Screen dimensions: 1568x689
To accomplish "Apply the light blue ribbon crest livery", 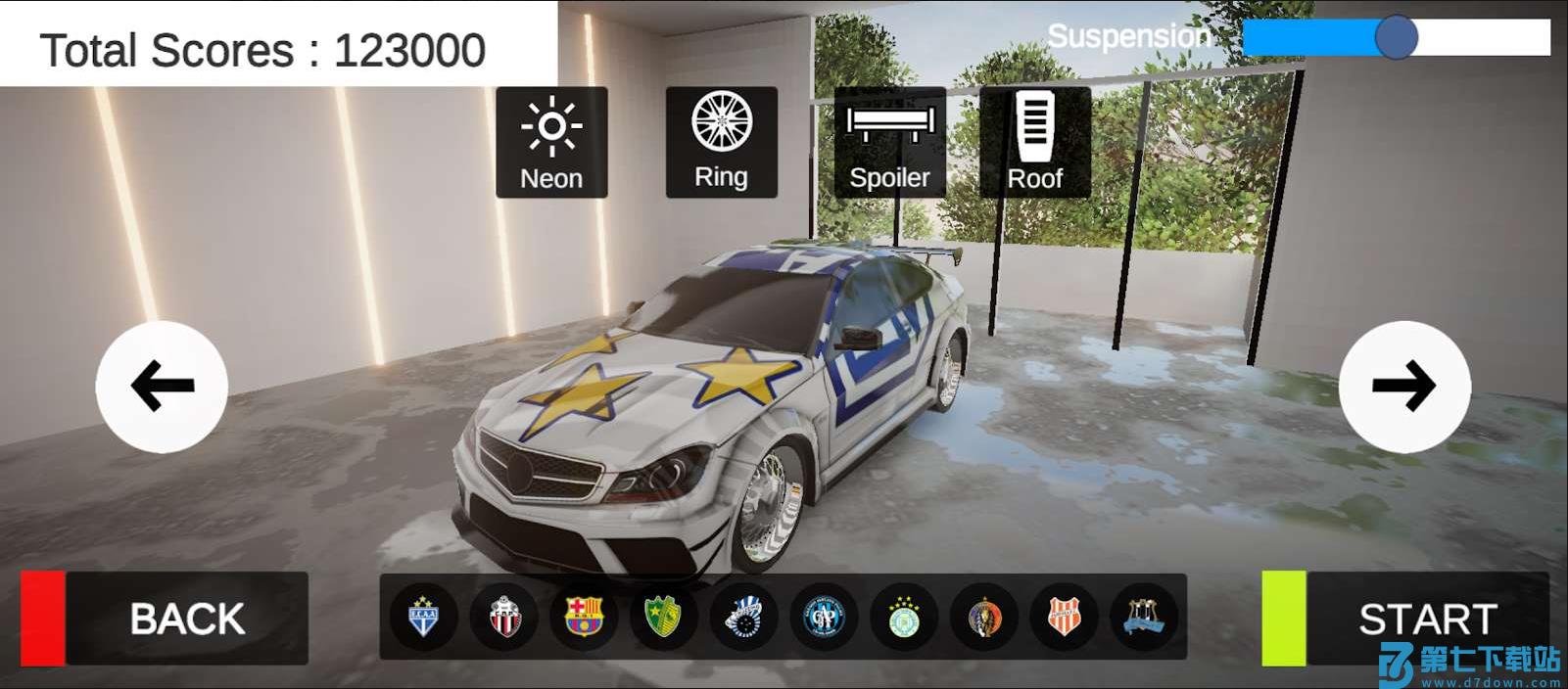I will click(x=1144, y=618).
